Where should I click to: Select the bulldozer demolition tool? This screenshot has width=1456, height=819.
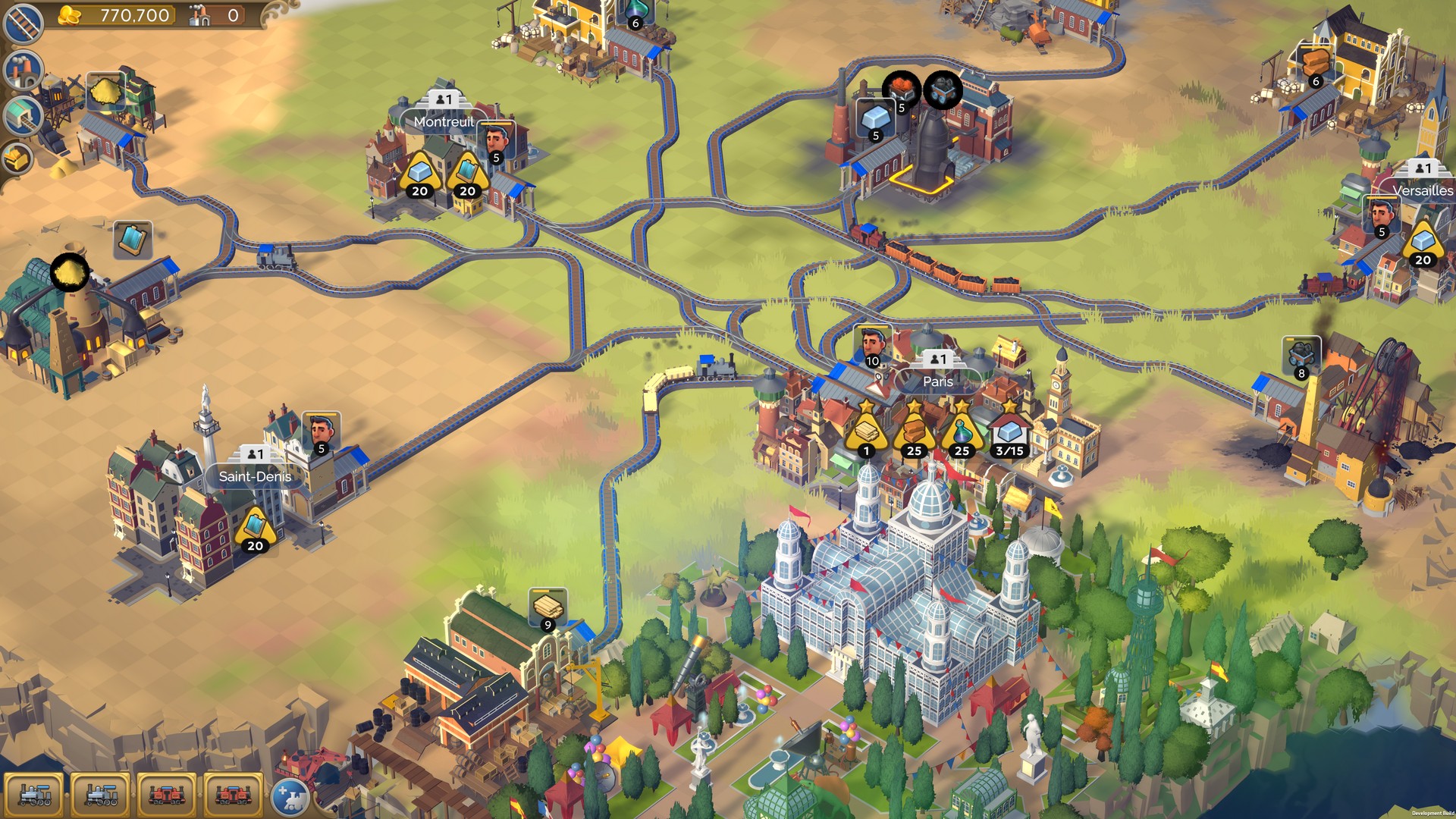coord(19,158)
